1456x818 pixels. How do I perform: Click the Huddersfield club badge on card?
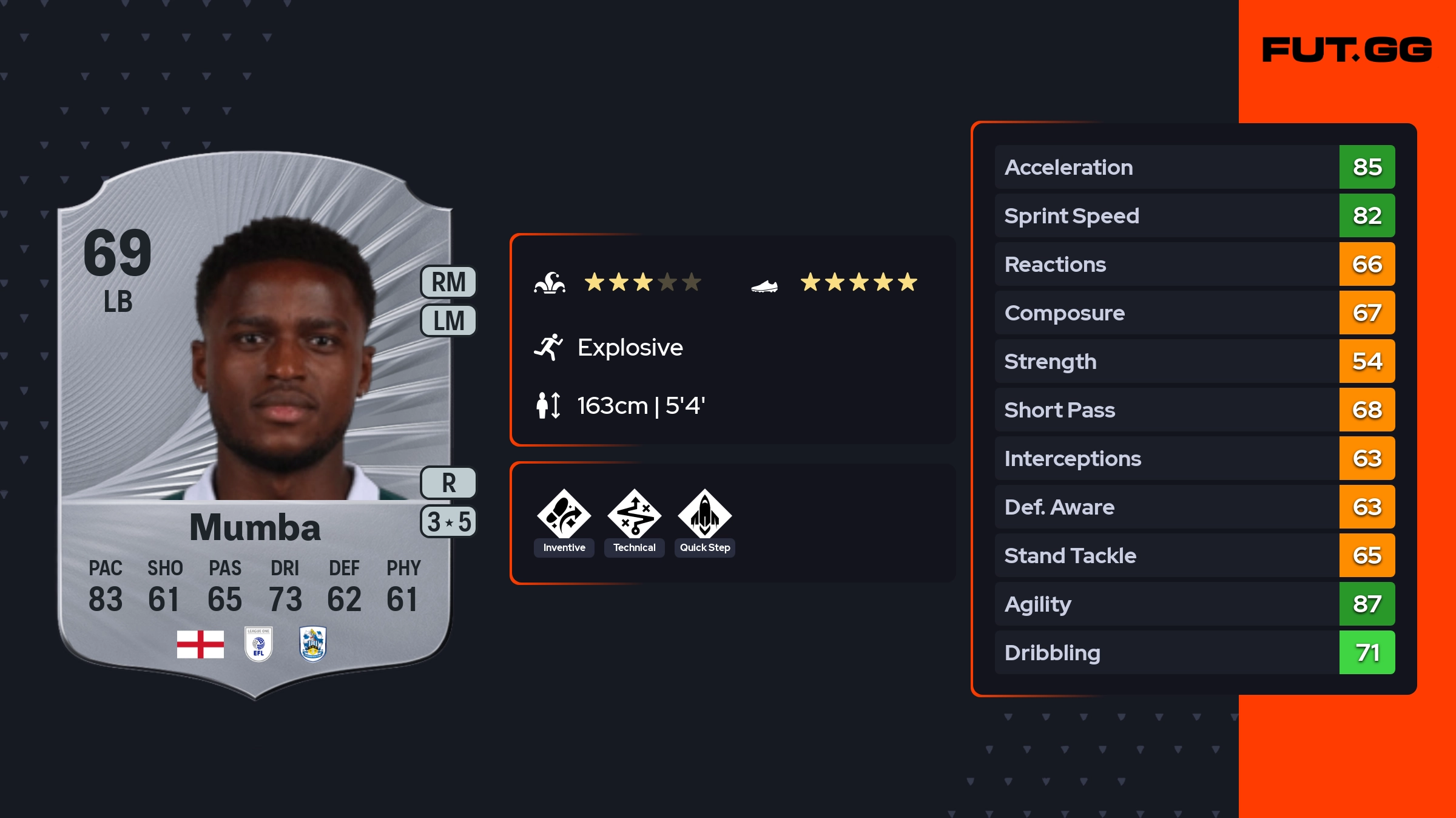[x=313, y=644]
